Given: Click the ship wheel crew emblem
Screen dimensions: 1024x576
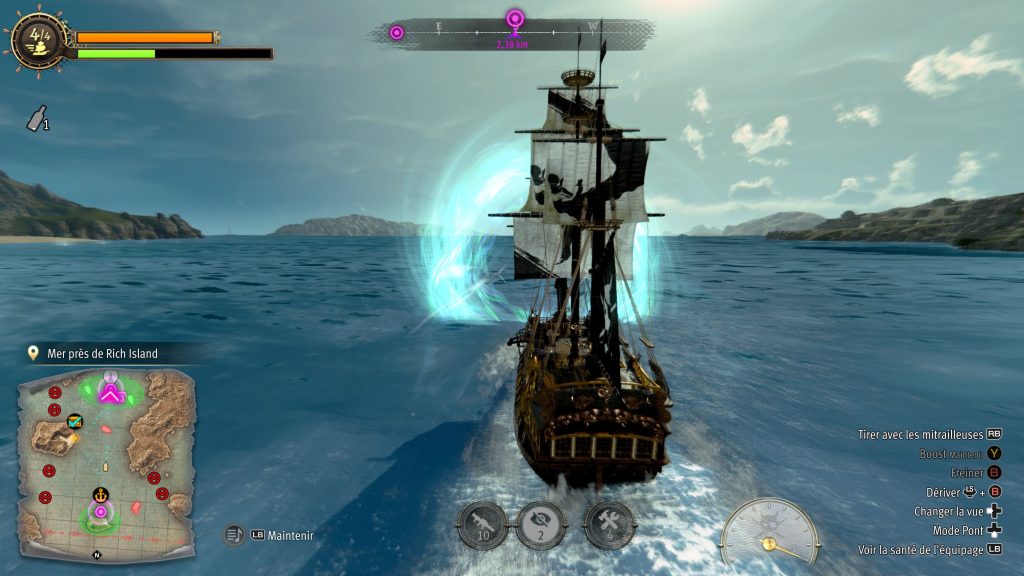Looking at the screenshot, I should [39, 38].
